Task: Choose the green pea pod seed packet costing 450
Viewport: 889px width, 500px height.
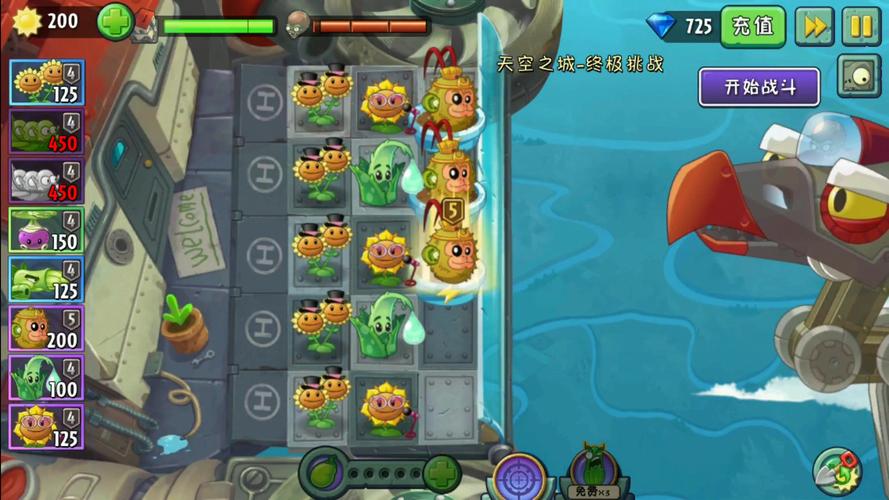Action: [46, 132]
